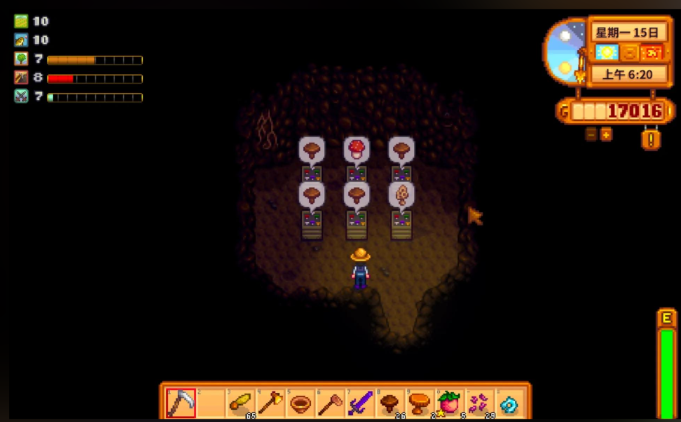681x422 pixels.
Task: Select the scythe in the hotbar
Action: pos(181,402)
